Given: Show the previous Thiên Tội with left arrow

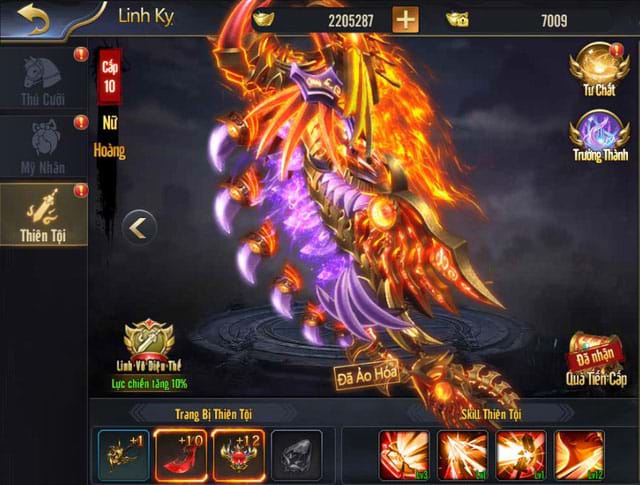Looking at the screenshot, I should click(139, 227).
